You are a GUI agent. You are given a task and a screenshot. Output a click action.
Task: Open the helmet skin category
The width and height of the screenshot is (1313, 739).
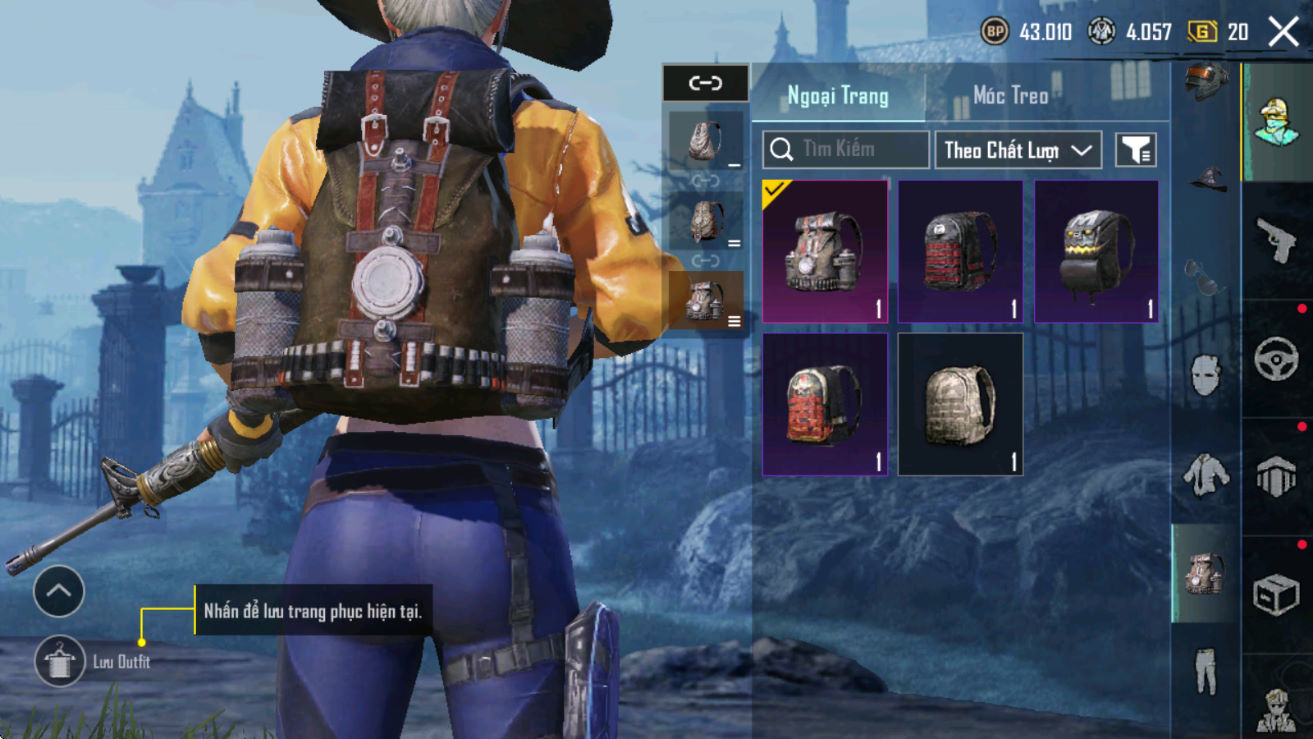1206,82
